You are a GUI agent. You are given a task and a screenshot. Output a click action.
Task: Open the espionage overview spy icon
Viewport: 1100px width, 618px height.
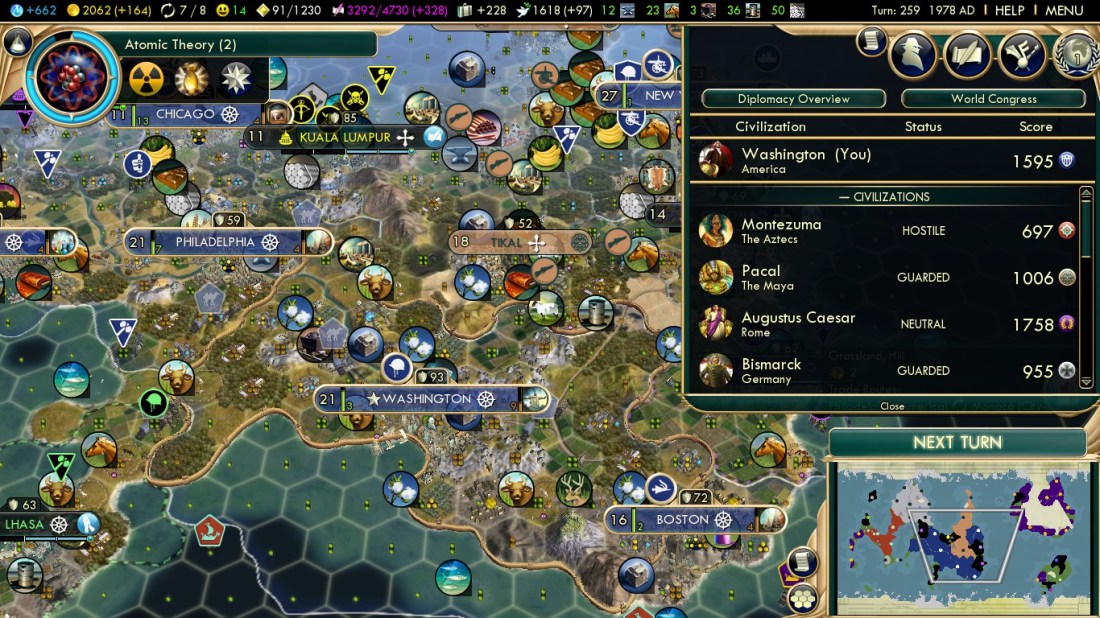[911, 54]
